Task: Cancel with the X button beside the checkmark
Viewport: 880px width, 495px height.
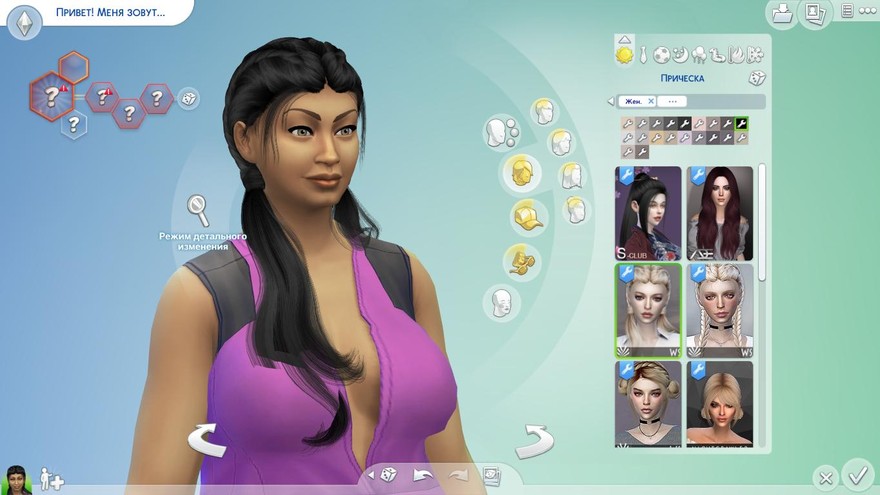Action: (x=824, y=477)
